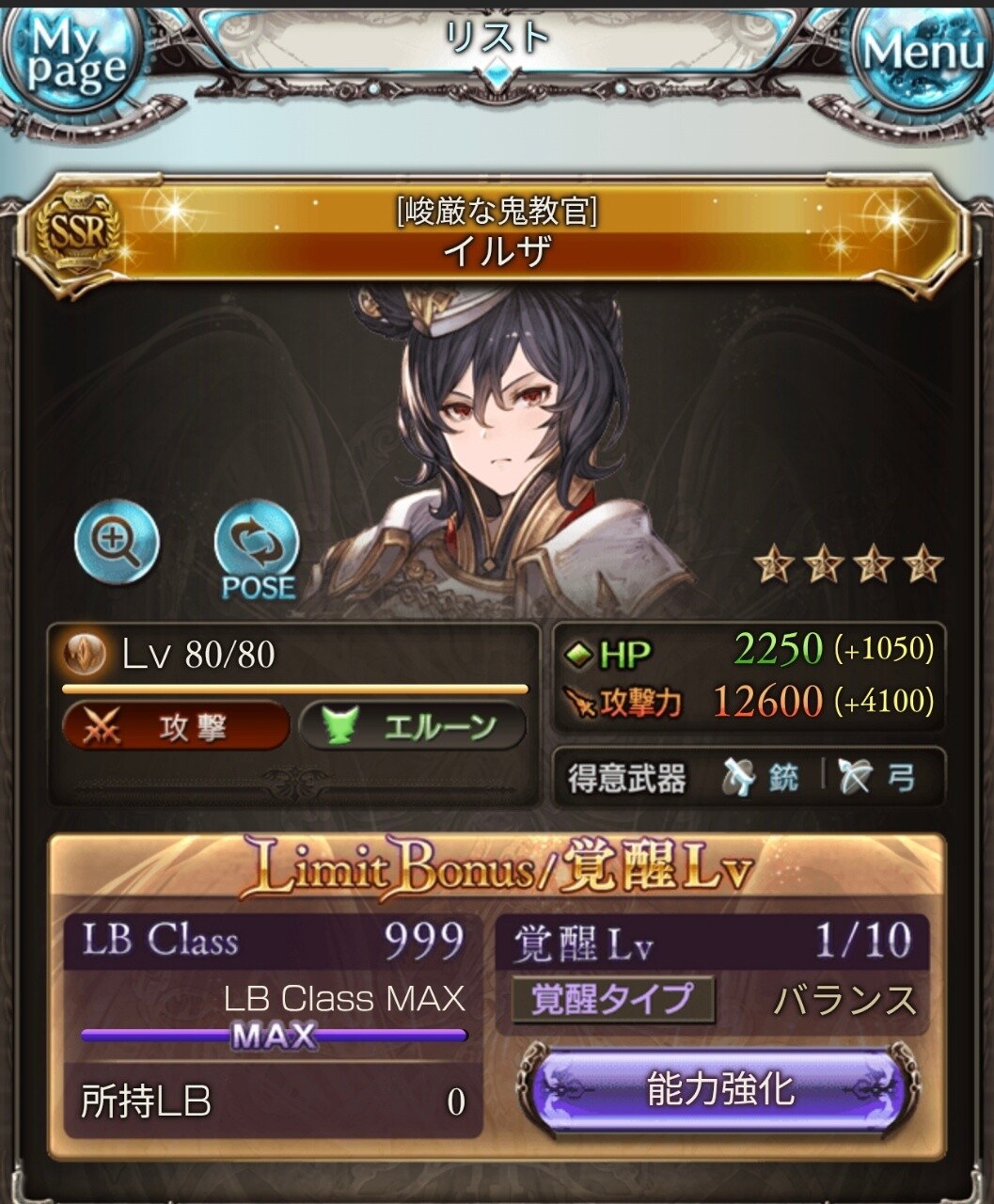Tap the purple 能力強化 button
This screenshot has width=994, height=1204.
[x=720, y=1091]
